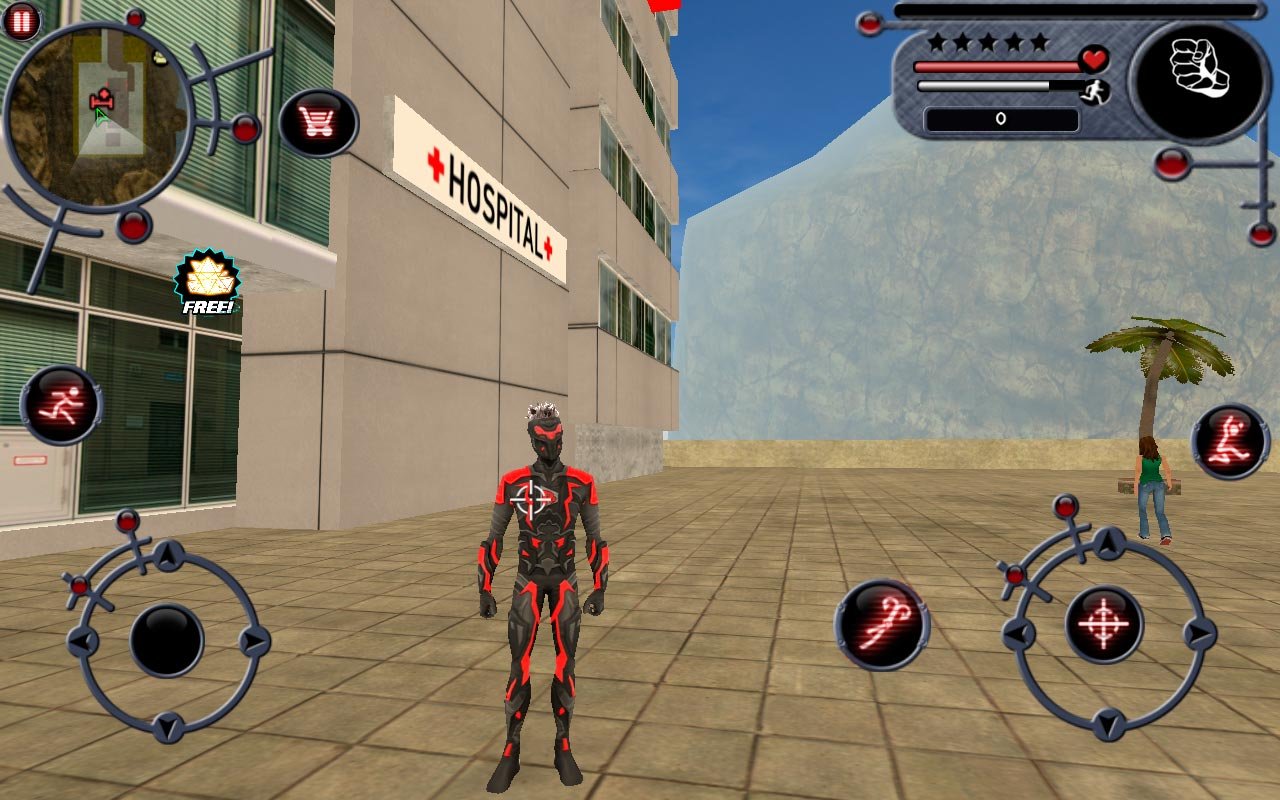Tap the crosshair aim button

(x=1104, y=624)
